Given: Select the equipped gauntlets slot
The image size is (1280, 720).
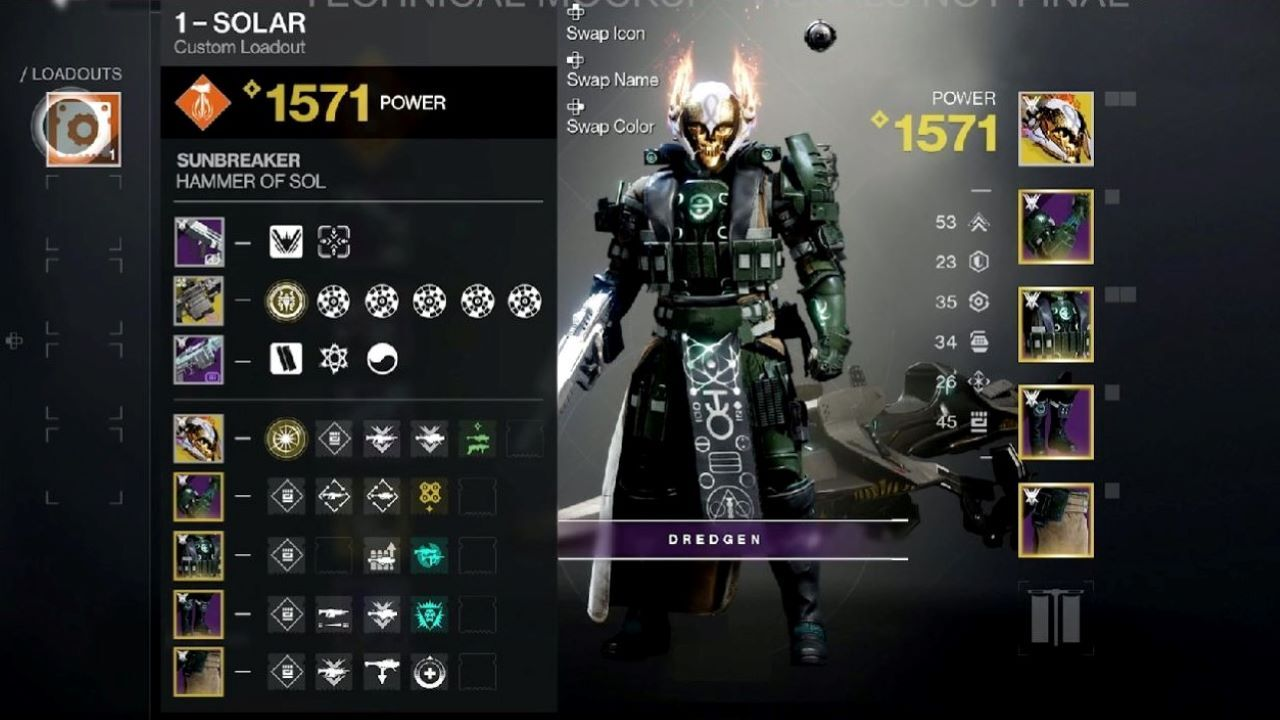Looking at the screenshot, I should point(1055,227).
